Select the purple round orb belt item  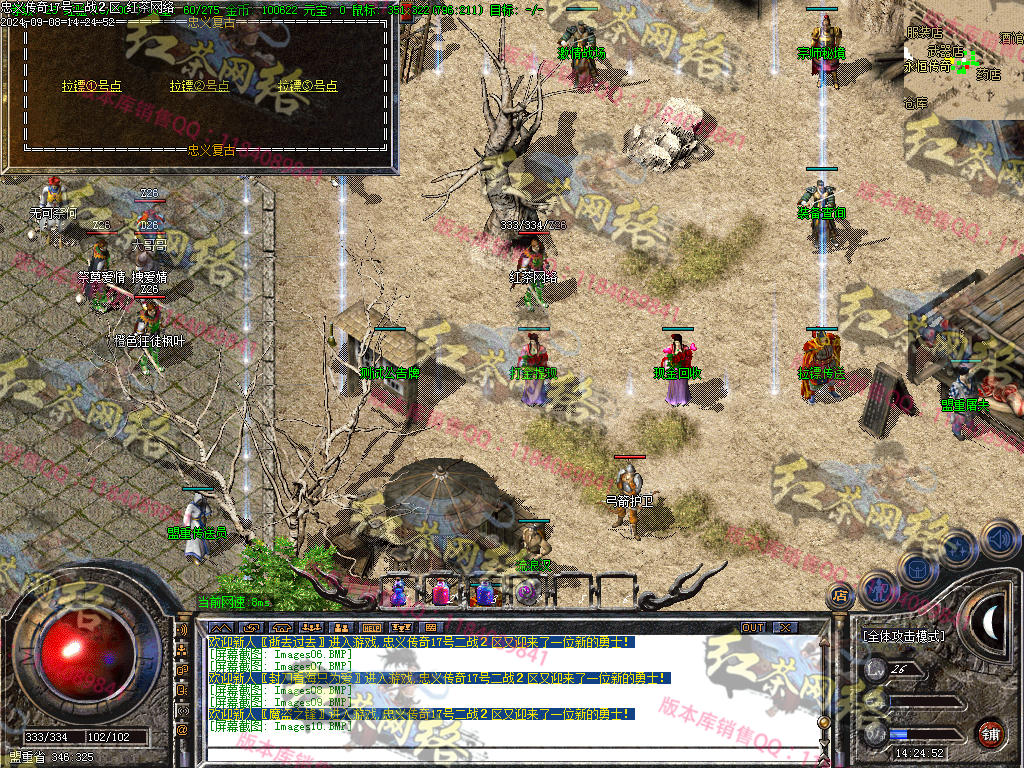[x=526, y=593]
